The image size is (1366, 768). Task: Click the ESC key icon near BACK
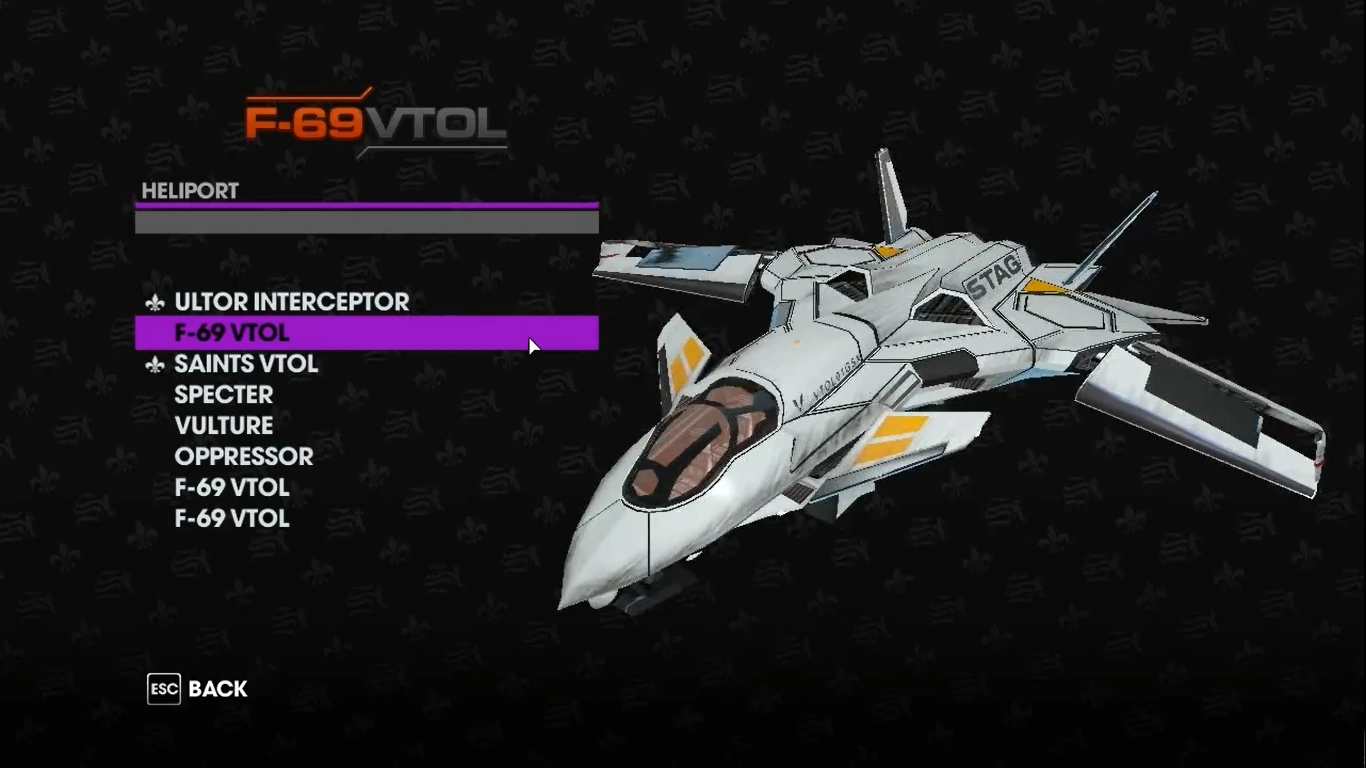pyautogui.click(x=163, y=688)
